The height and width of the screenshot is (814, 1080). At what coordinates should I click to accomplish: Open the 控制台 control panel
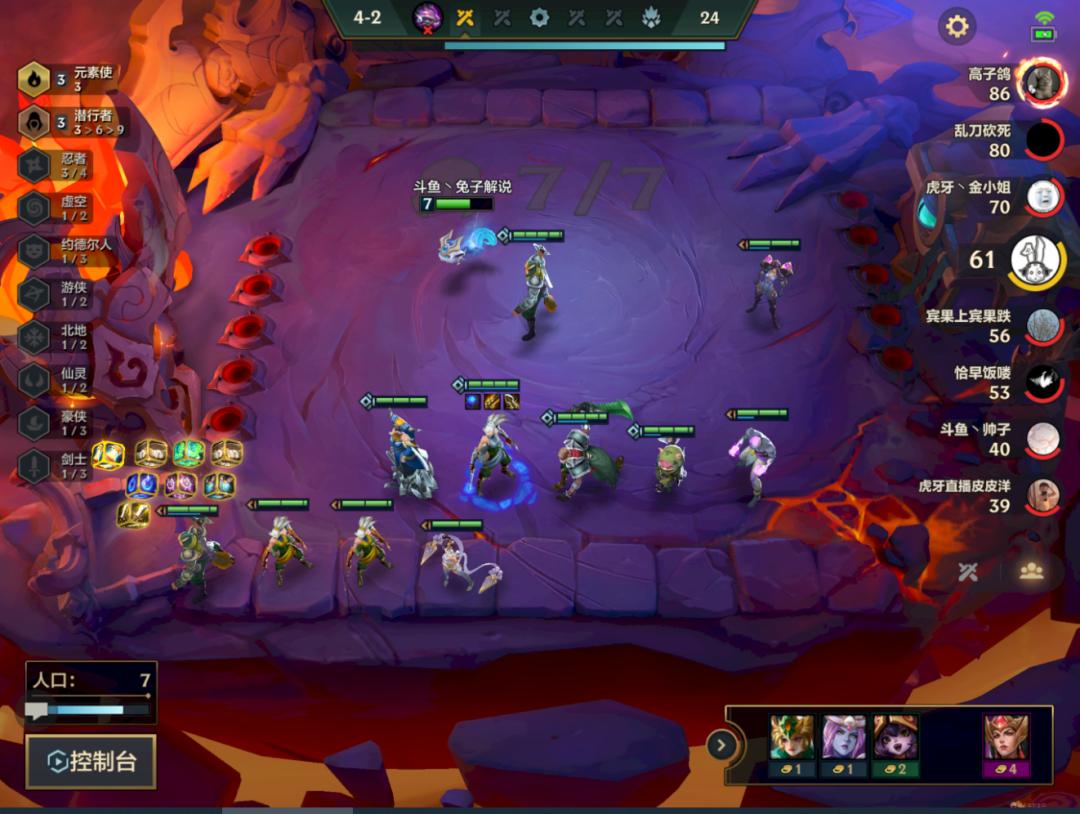click(90, 762)
